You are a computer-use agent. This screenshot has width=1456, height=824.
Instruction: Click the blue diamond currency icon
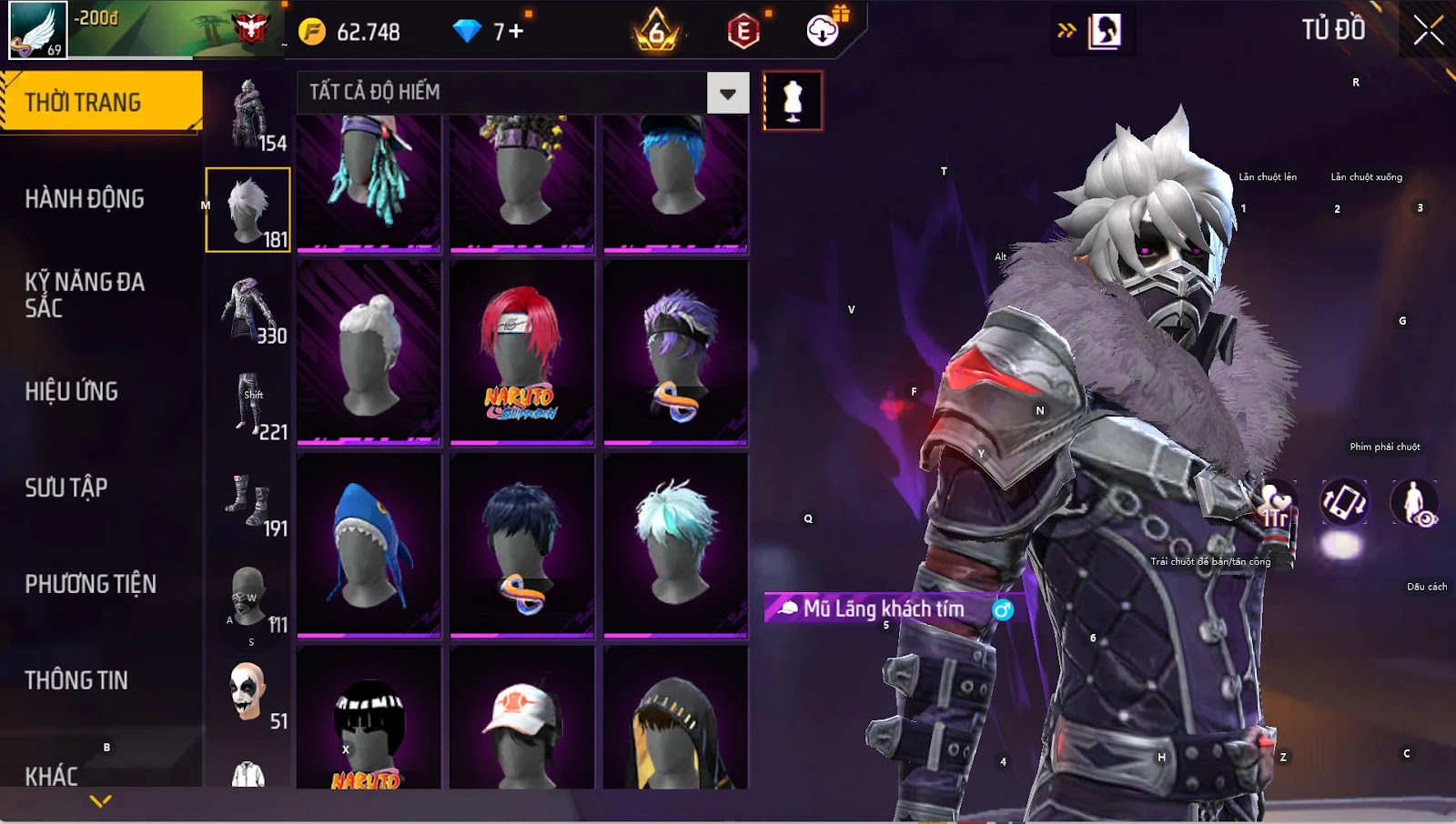click(x=467, y=32)
